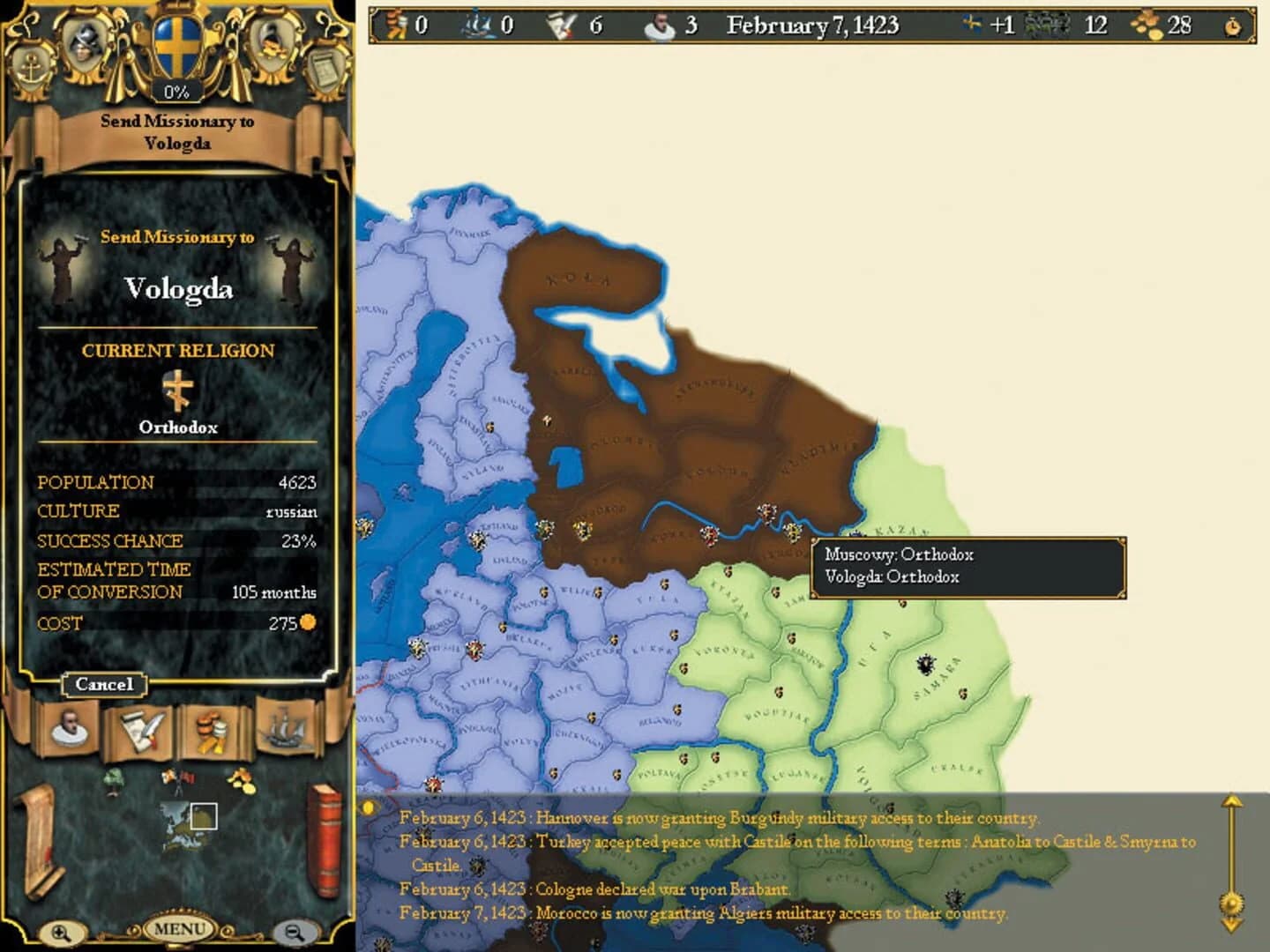Viewport: 1270px width, 952px height.
Task: Zoom in with the plus magnifier
Action: pyautogui.click(x=62, y=932)
